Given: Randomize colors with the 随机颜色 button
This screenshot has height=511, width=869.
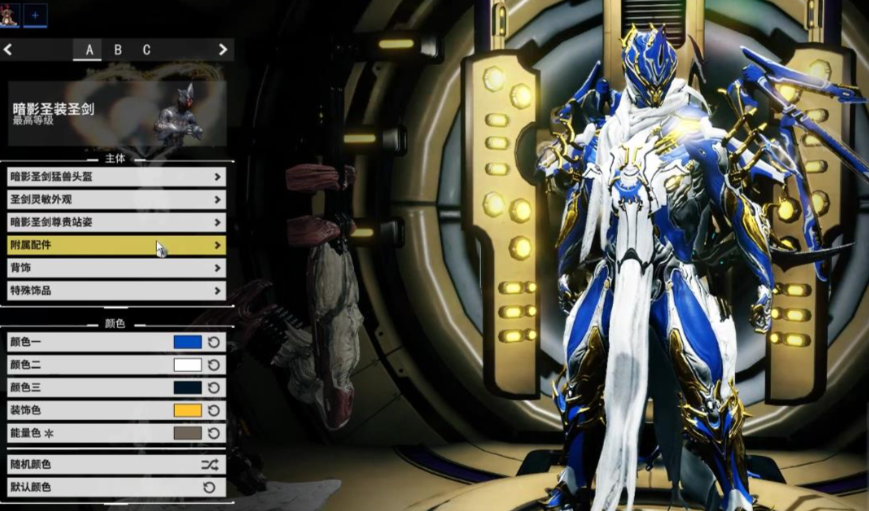Looking at the screenshot, I should [x=115, y=465].
